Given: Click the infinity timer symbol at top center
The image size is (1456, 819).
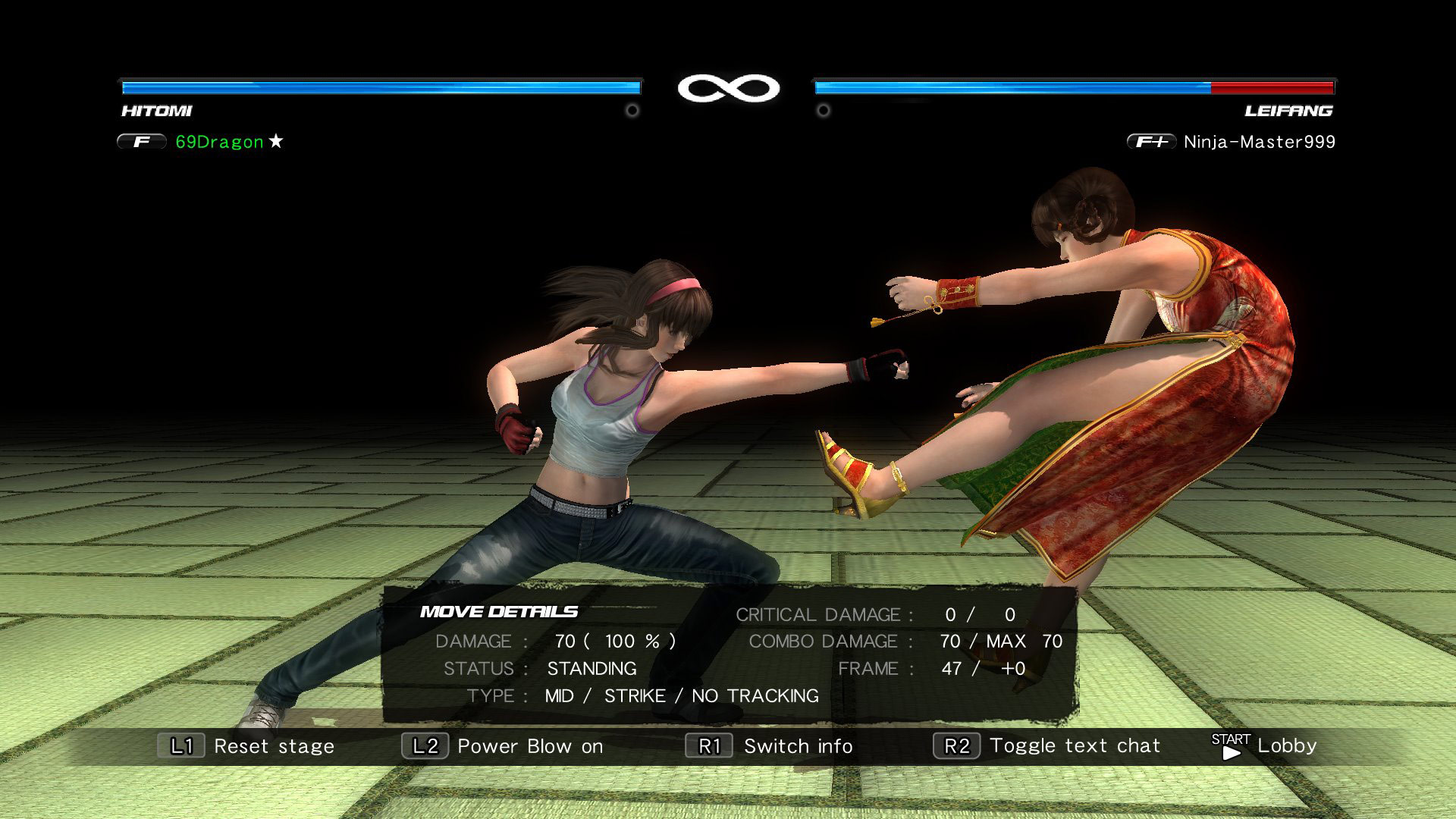Looking at the screenshot, I should point(730,86).
